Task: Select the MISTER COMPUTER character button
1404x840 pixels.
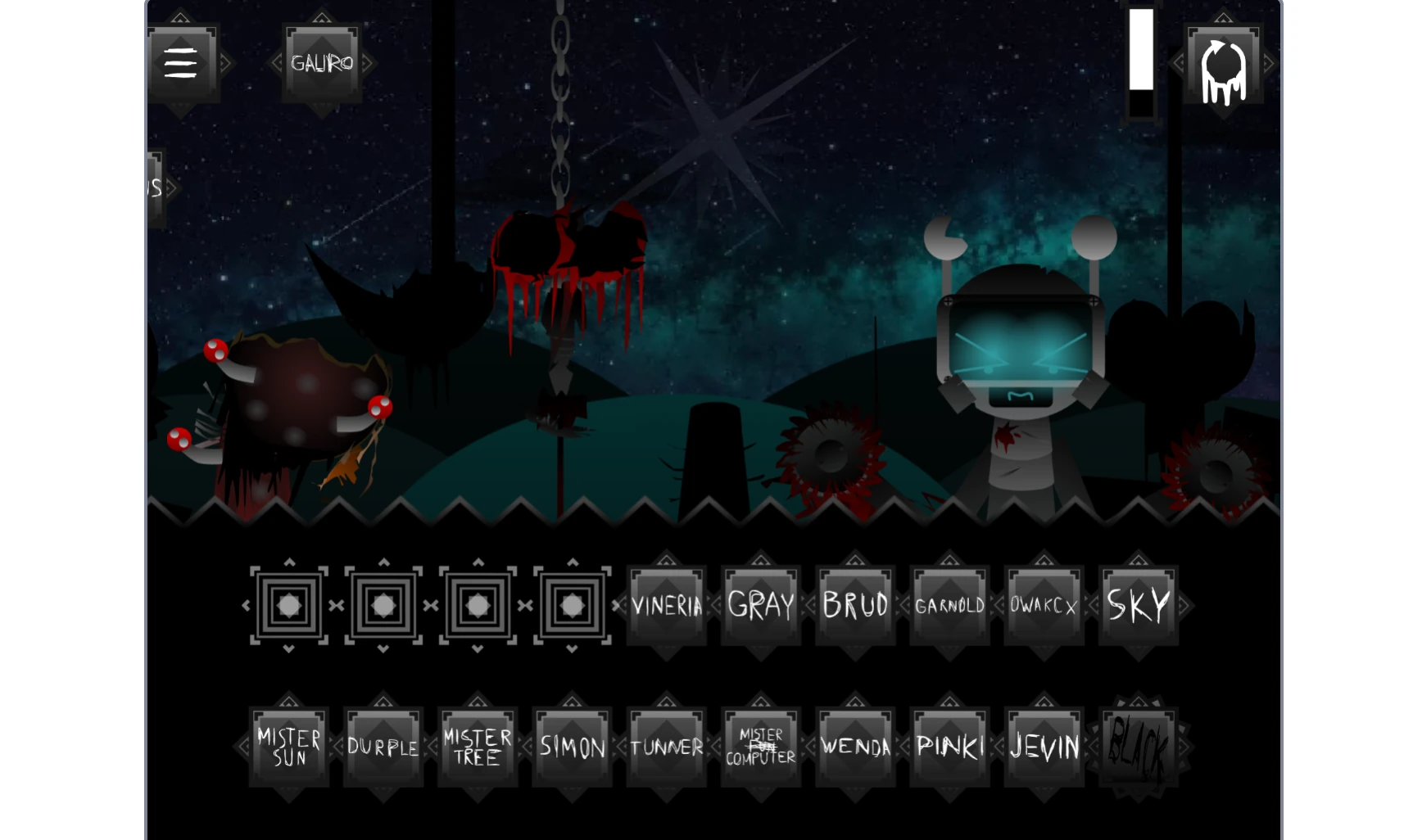Action: pos(760,746)
